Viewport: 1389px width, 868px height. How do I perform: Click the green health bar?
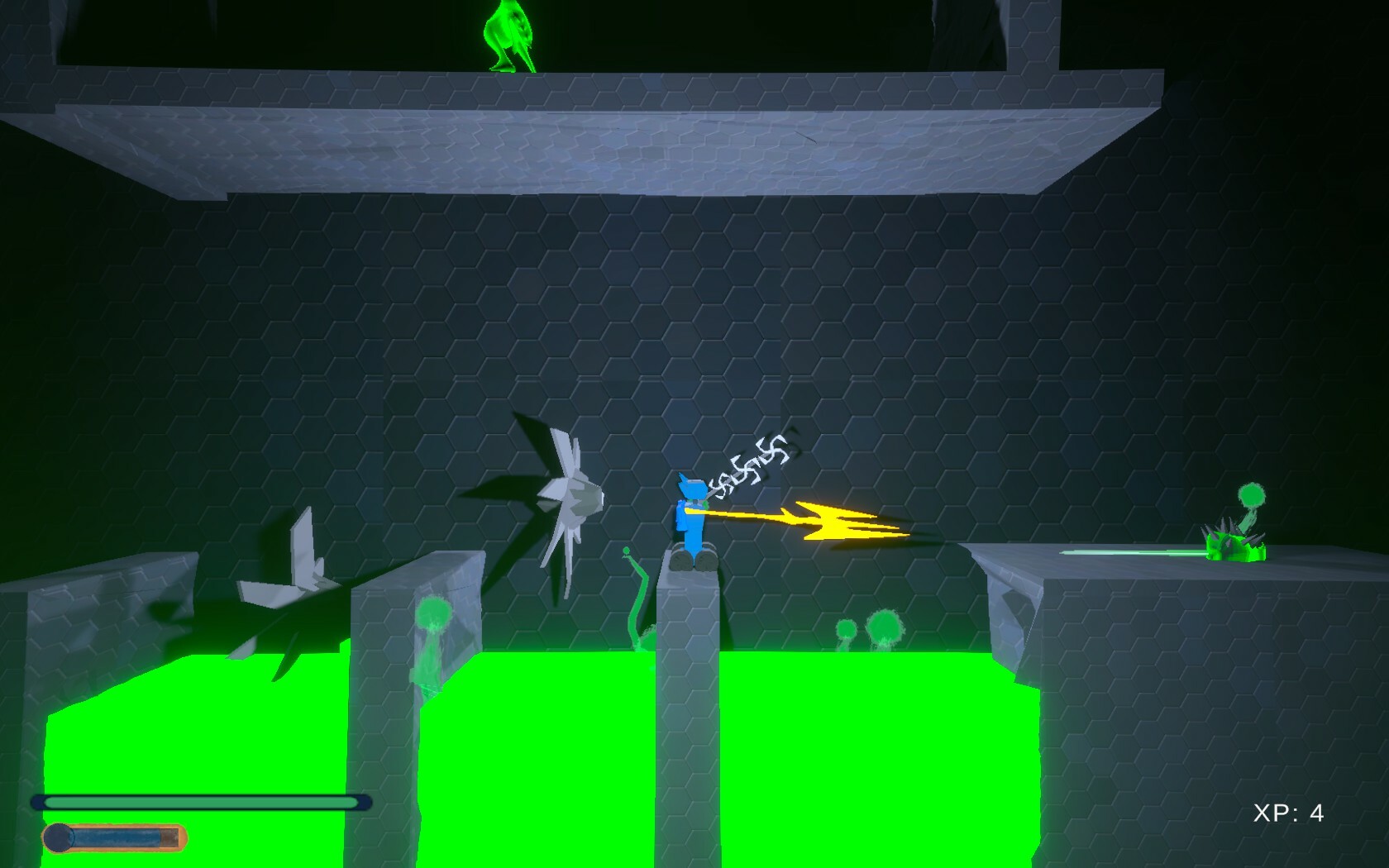click(x=198, y=800)
